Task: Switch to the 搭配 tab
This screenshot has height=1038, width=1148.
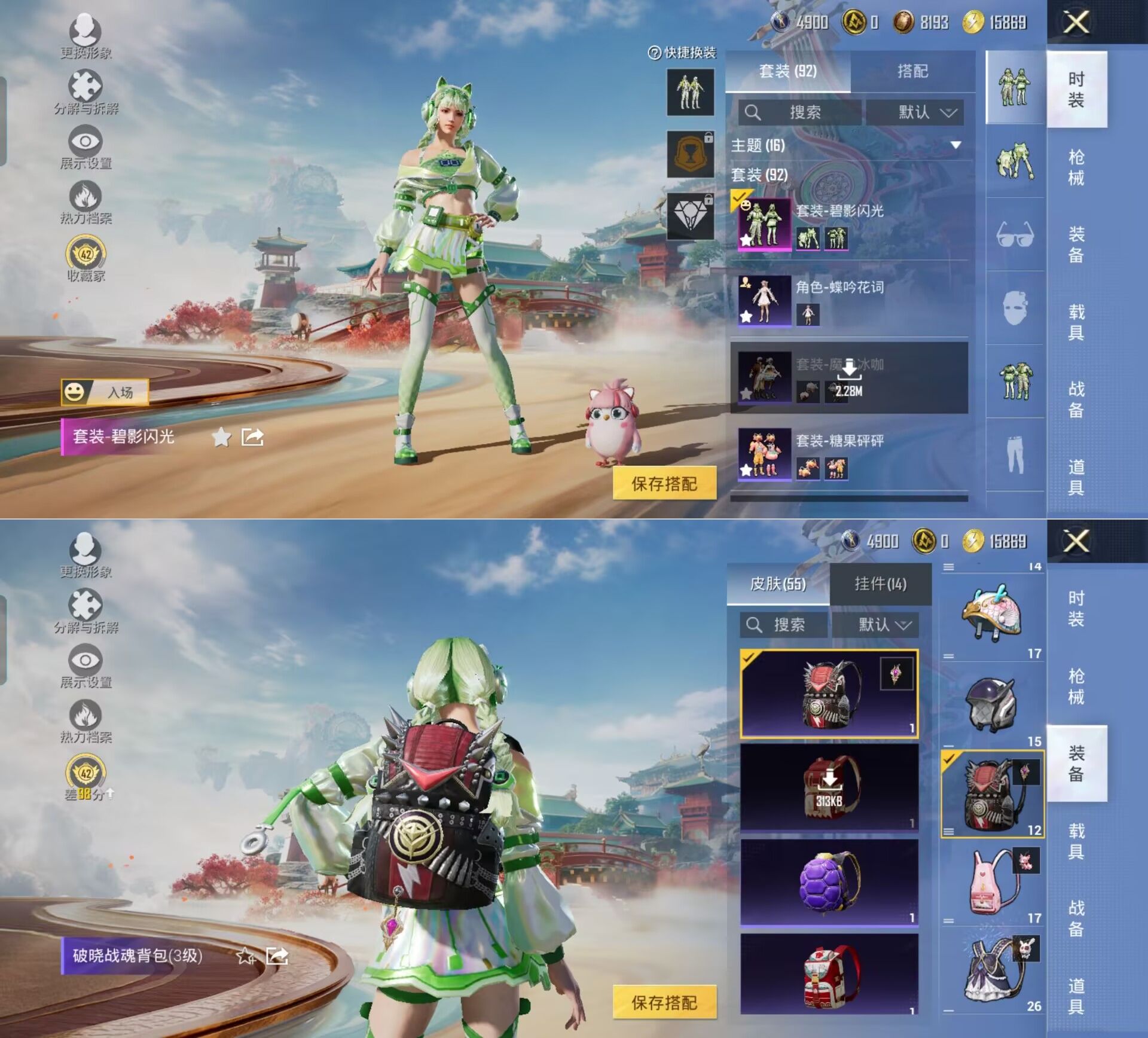Action: tap(912, 72)
